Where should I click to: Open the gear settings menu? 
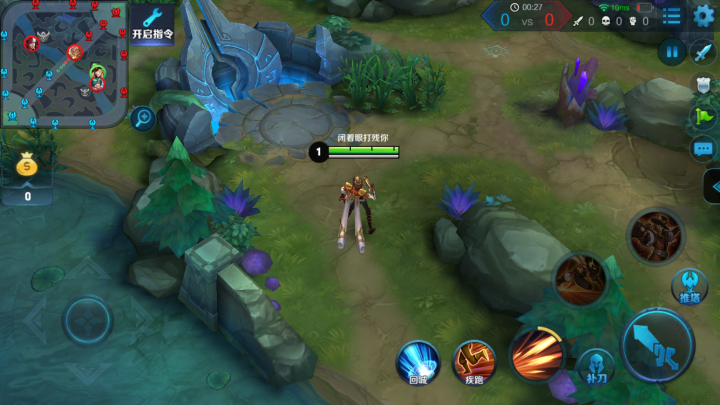tap(703, 15)
